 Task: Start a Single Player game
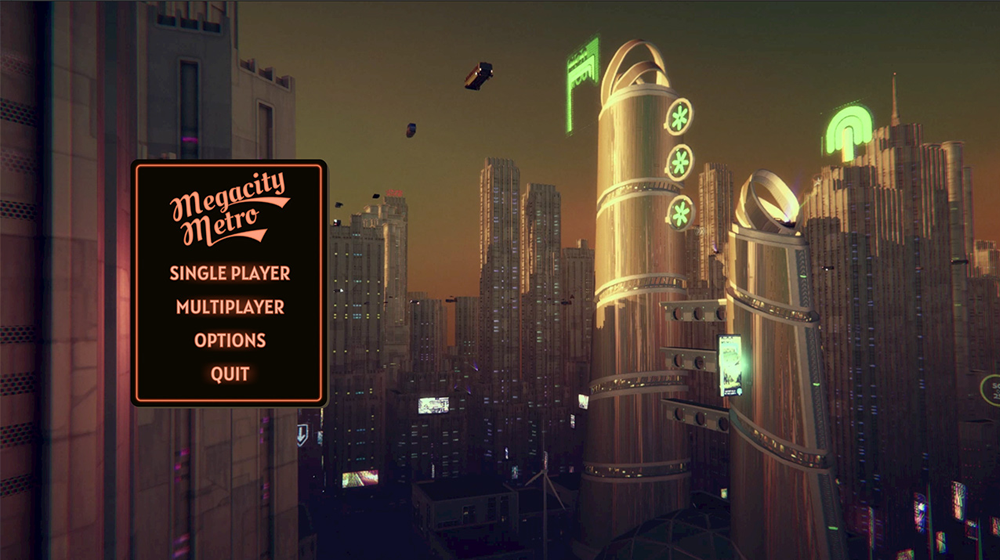click(x=230, y=273)
